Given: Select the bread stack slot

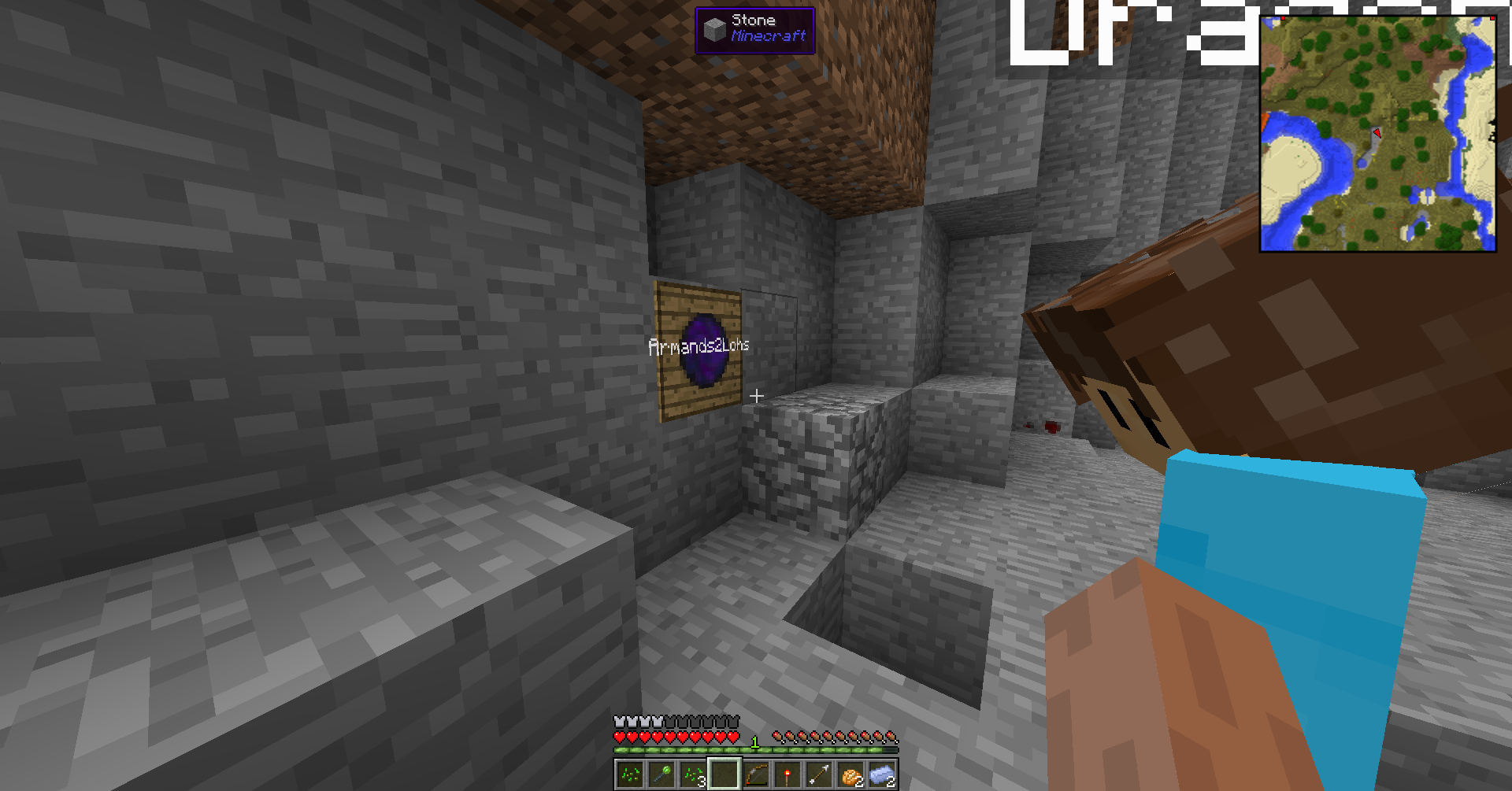Looking at the screenshot, I should [x=850, y=774].
